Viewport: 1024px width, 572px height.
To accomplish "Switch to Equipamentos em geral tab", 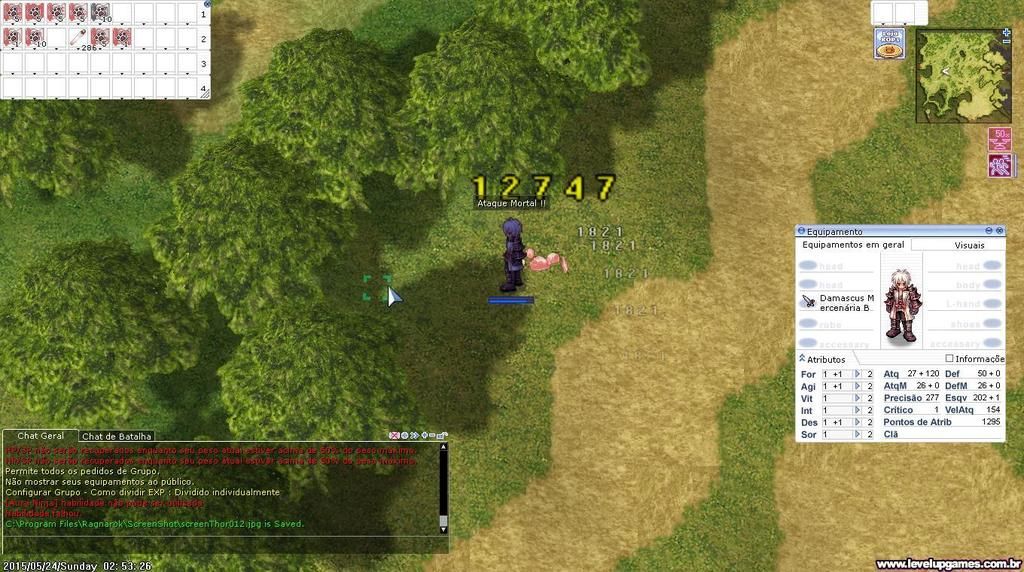I will [853, 245].
